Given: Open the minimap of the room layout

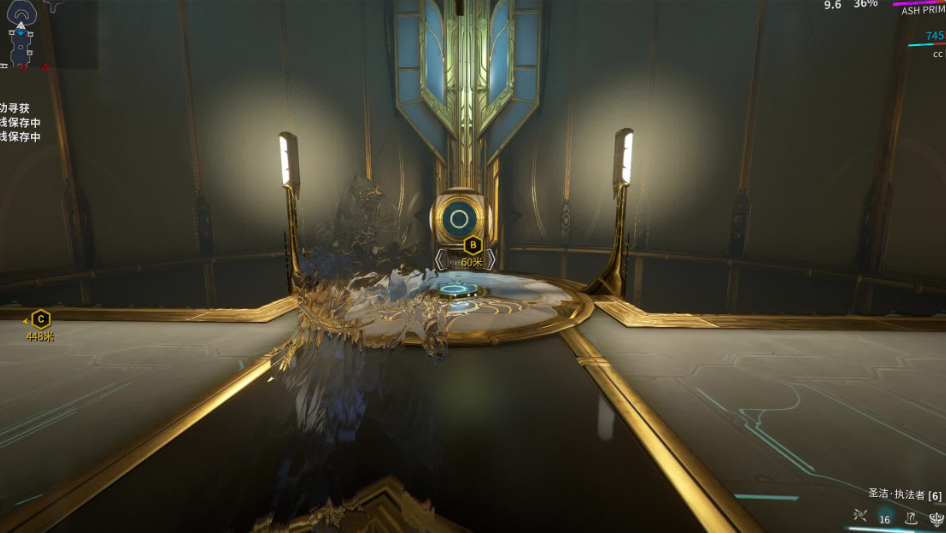Looking at the screenshot, I should 22,36.
